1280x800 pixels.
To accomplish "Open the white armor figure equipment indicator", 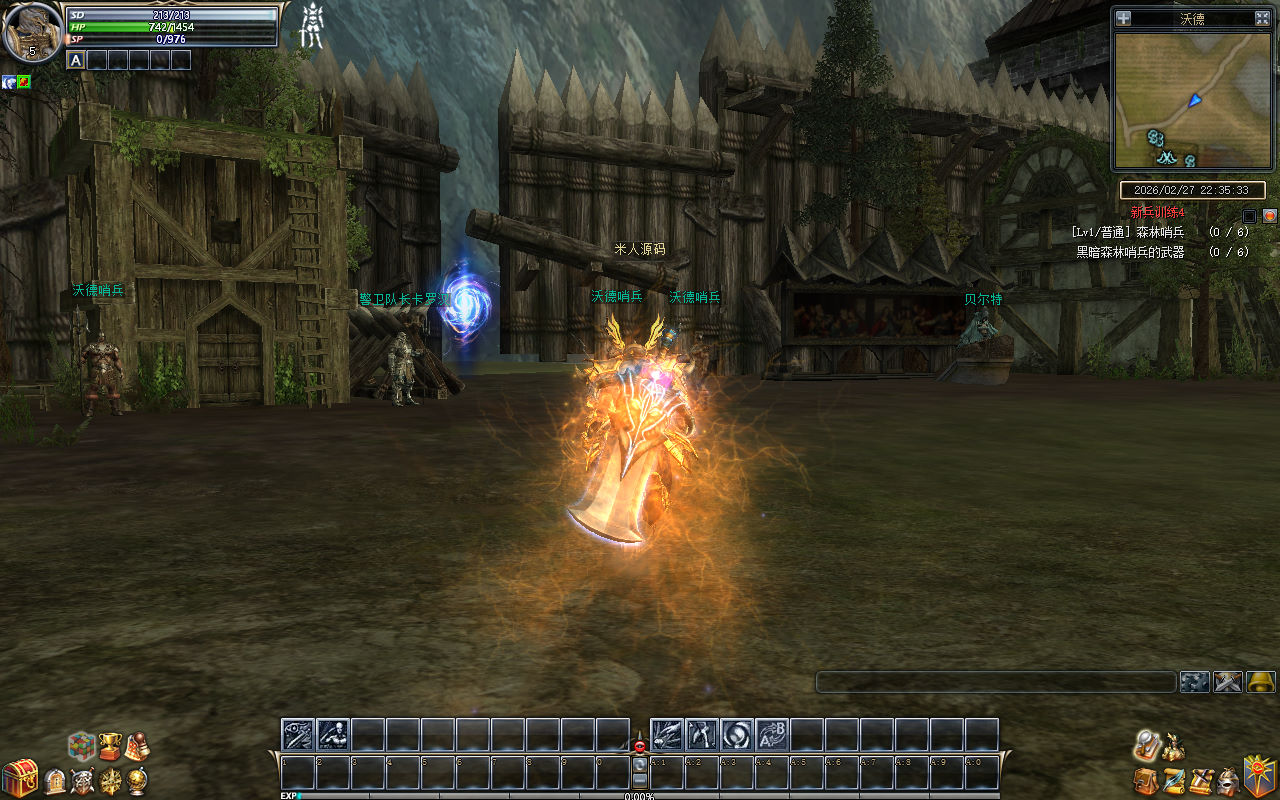I will 312,26.
